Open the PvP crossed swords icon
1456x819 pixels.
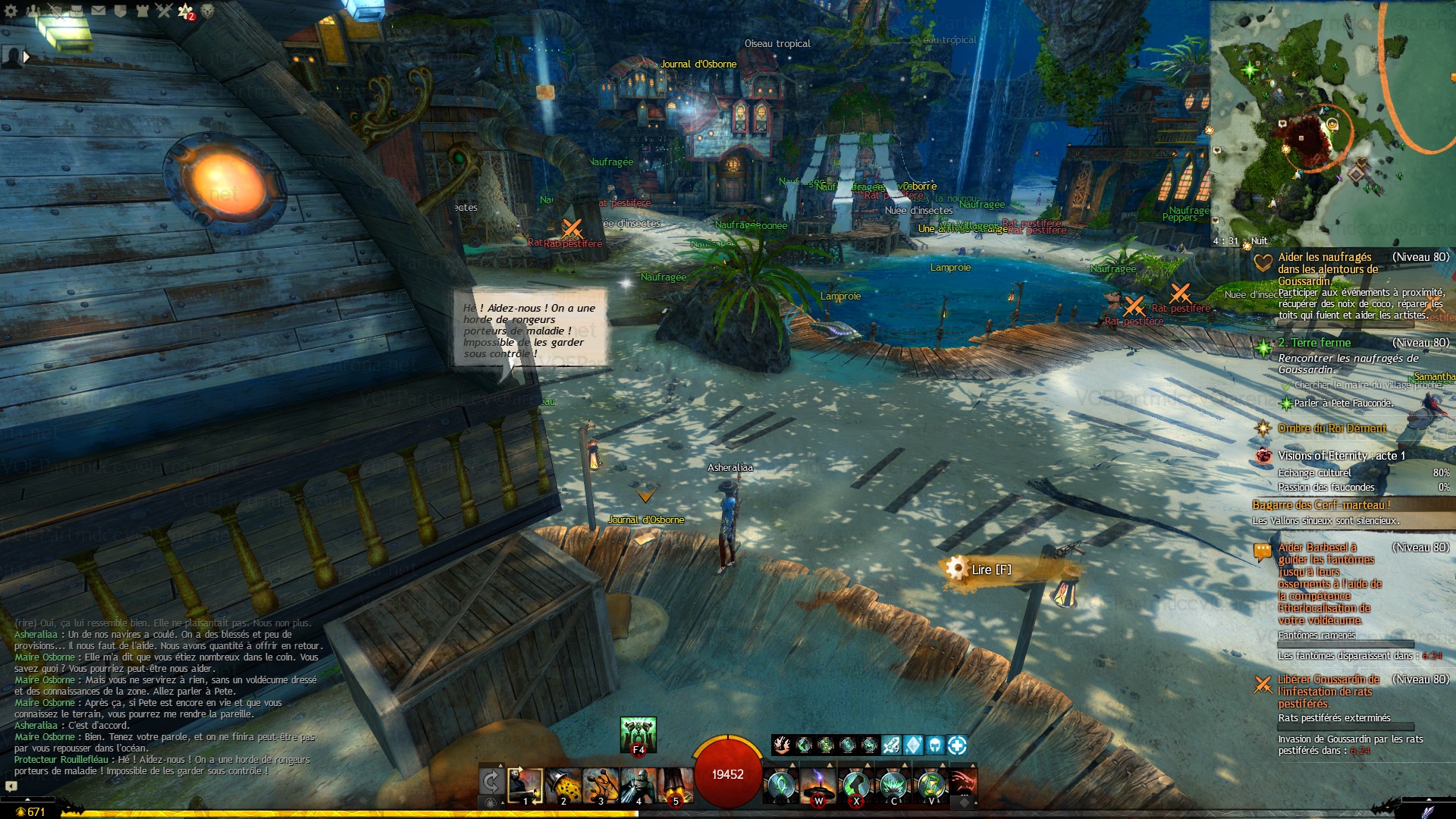coord(164,11)
